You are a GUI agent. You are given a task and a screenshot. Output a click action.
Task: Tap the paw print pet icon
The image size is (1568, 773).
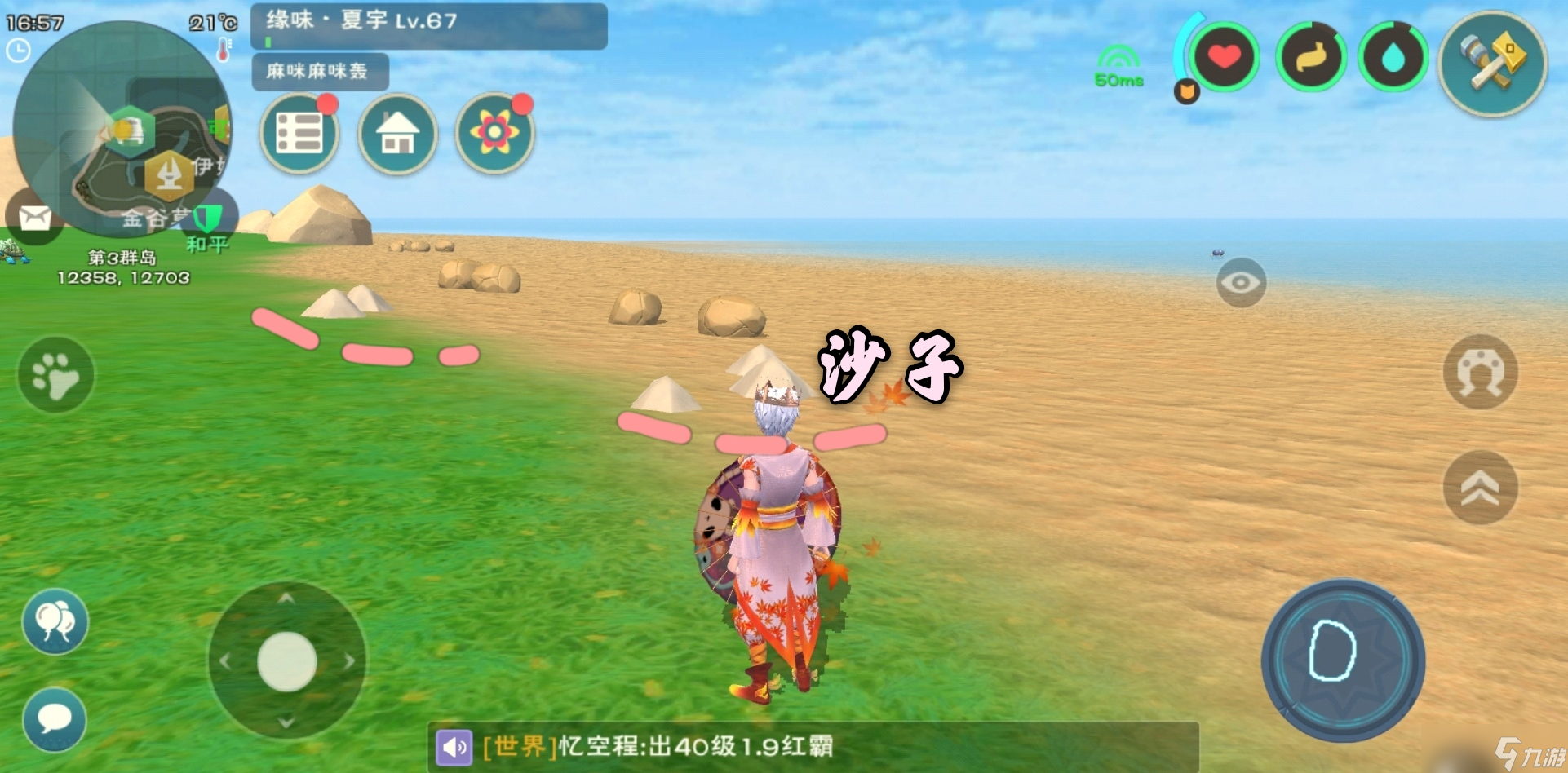click(x=54, y=373)
